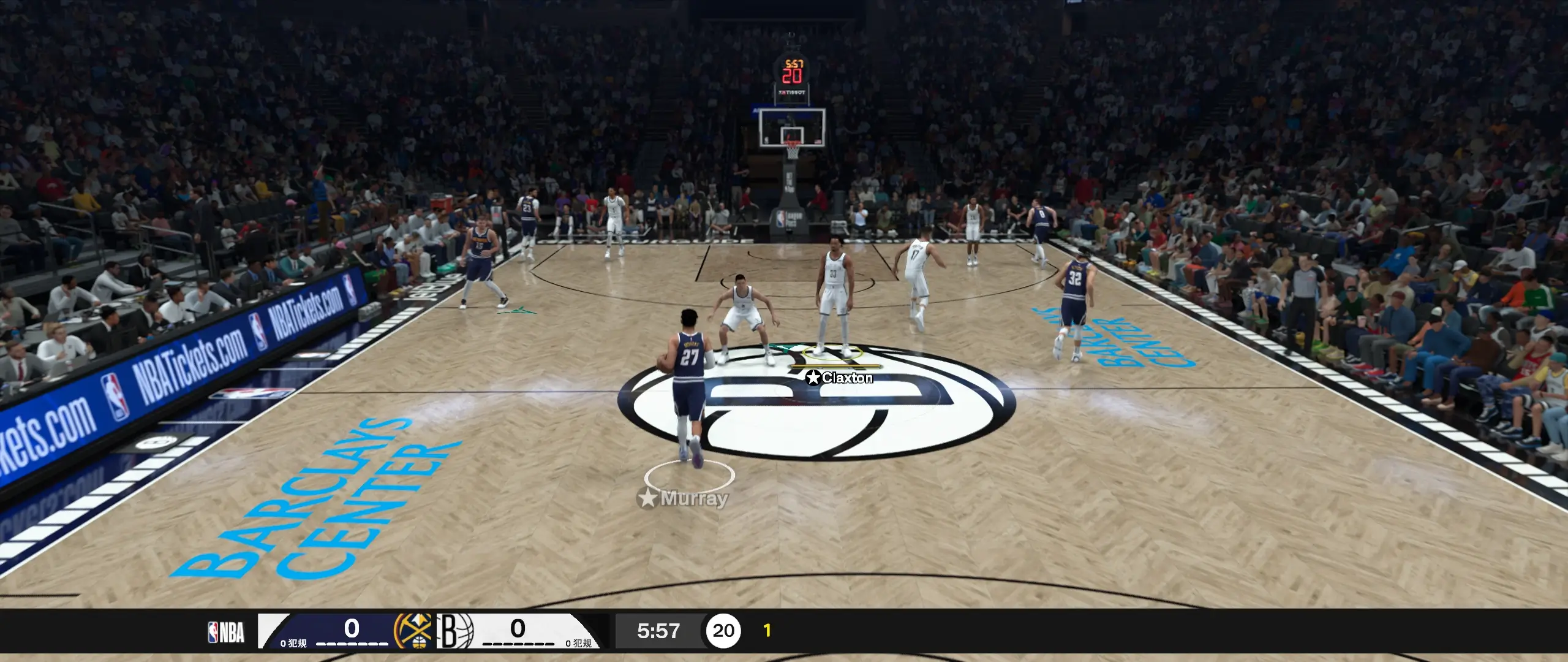
Task: Click the Tissot logo on the shot clock
Action: [792, 93]
